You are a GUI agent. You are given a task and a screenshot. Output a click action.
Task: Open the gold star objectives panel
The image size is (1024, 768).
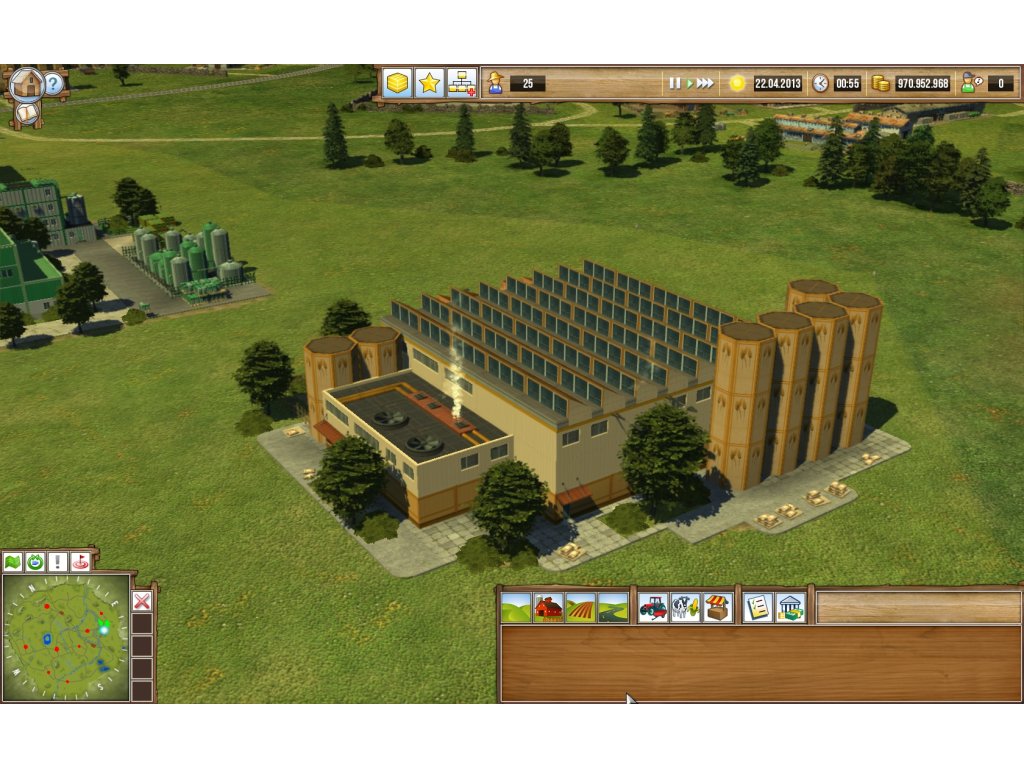(429, 83)
